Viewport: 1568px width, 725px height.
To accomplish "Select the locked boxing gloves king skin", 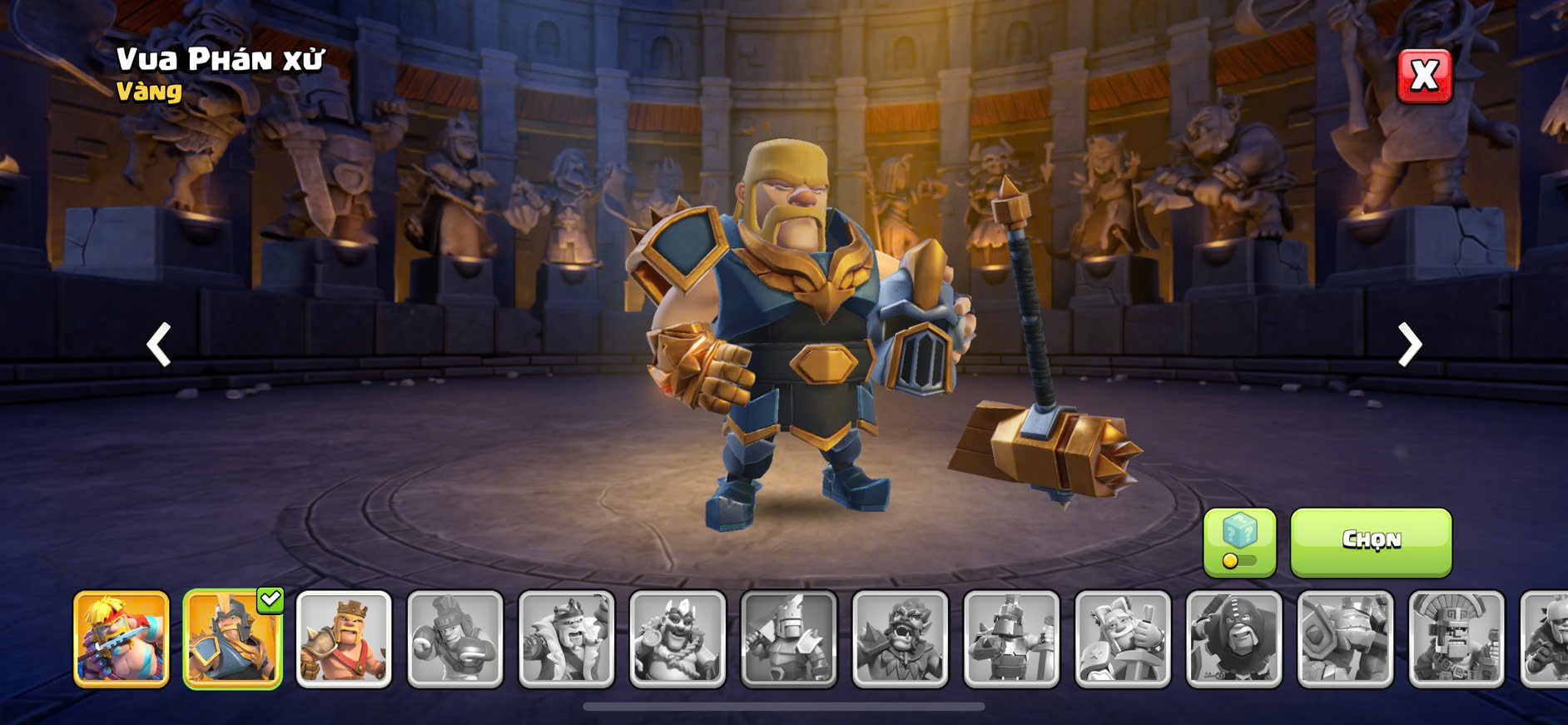I will pyautogui.click(x=455, y=639).
